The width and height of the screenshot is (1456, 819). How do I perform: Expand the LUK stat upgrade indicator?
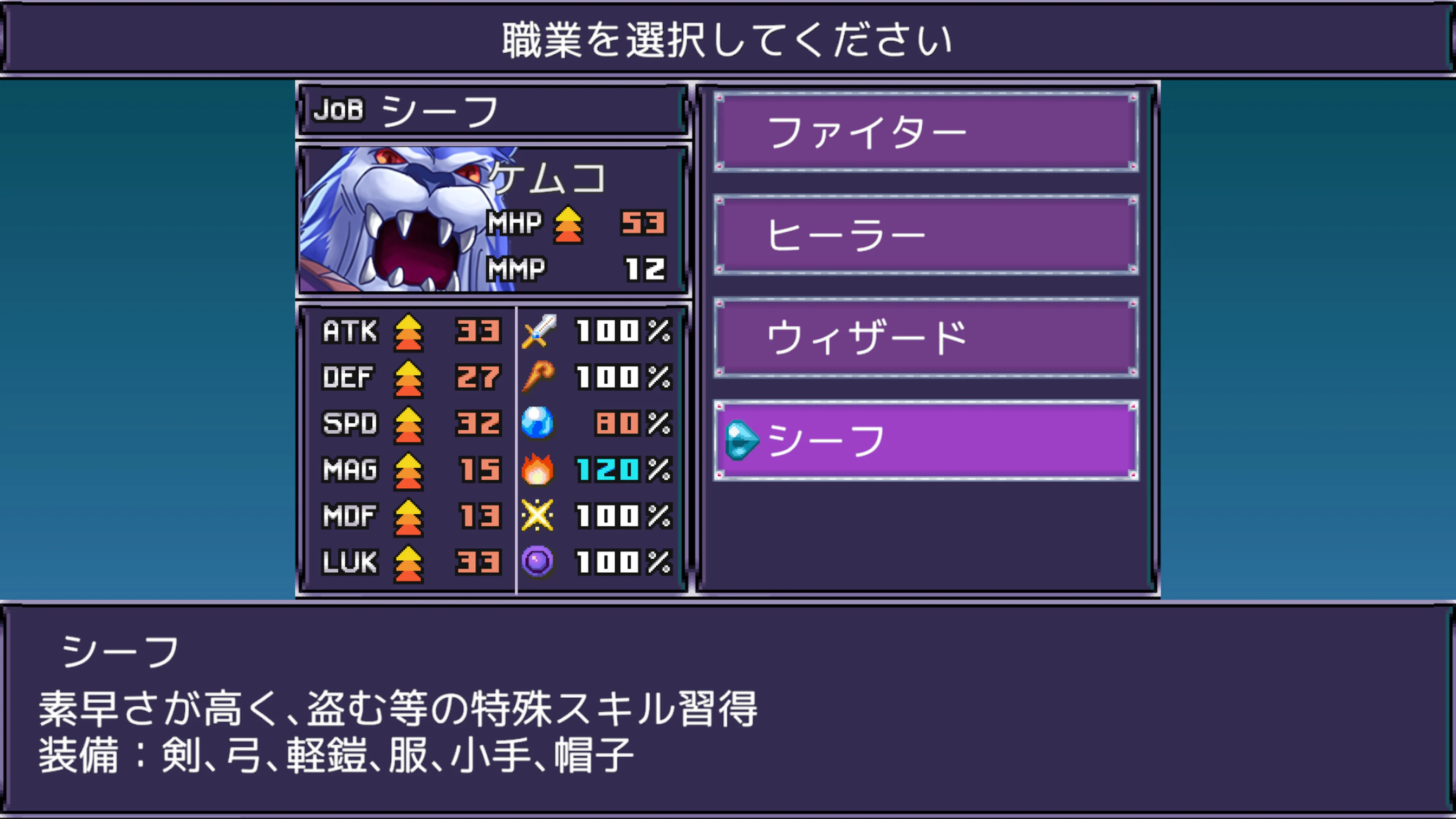point(409,562)
